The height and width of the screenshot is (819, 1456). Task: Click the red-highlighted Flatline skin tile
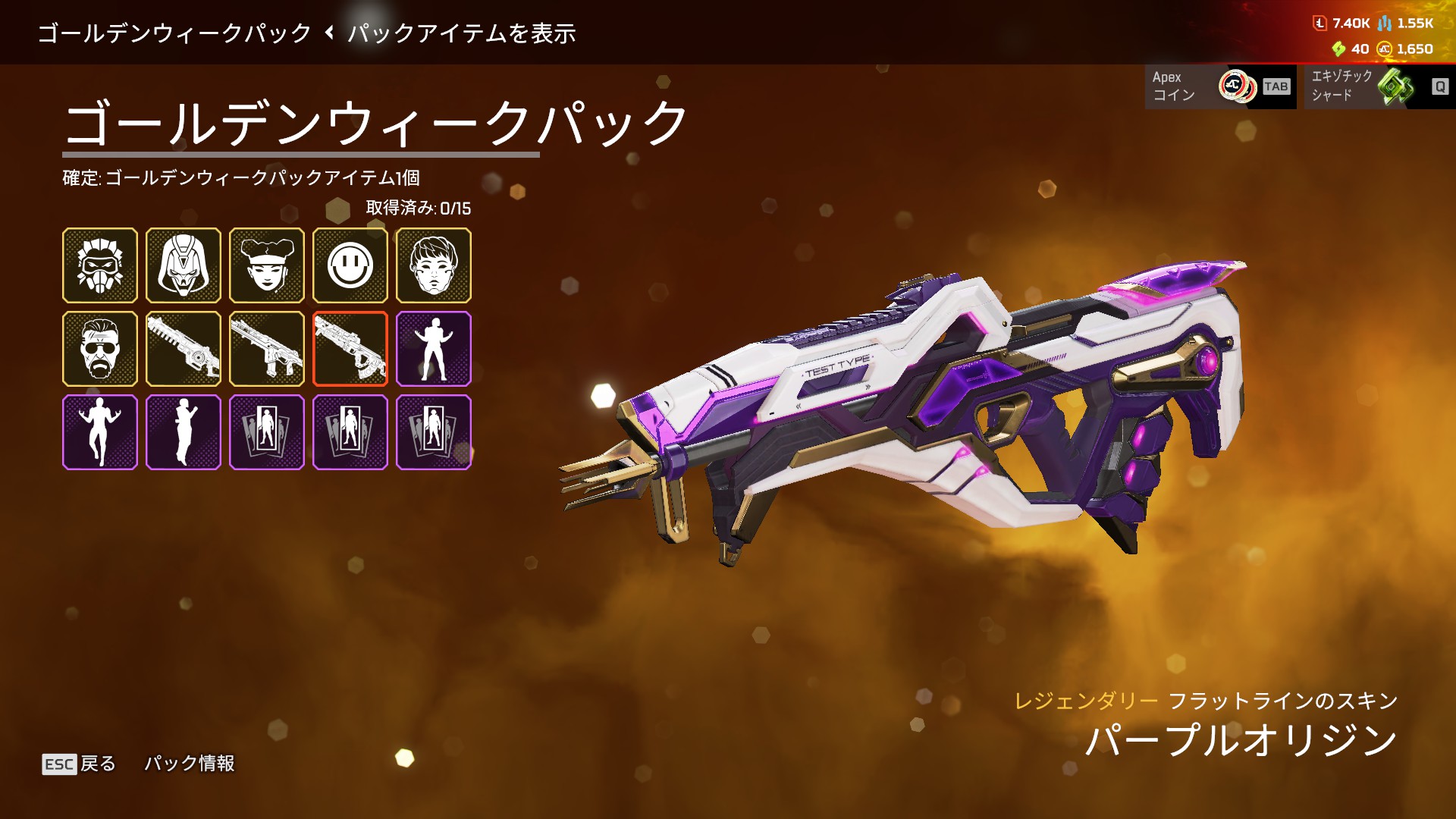350,349
